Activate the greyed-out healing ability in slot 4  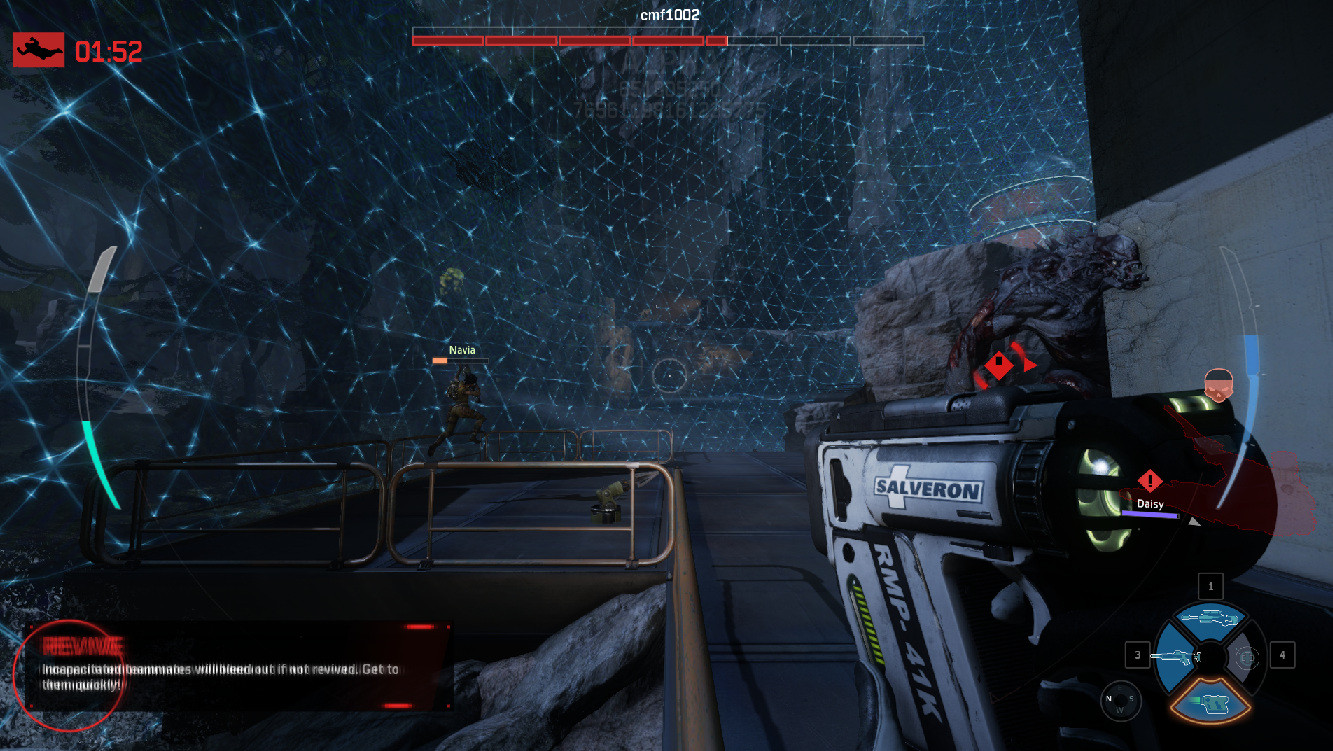[1246, 657]
